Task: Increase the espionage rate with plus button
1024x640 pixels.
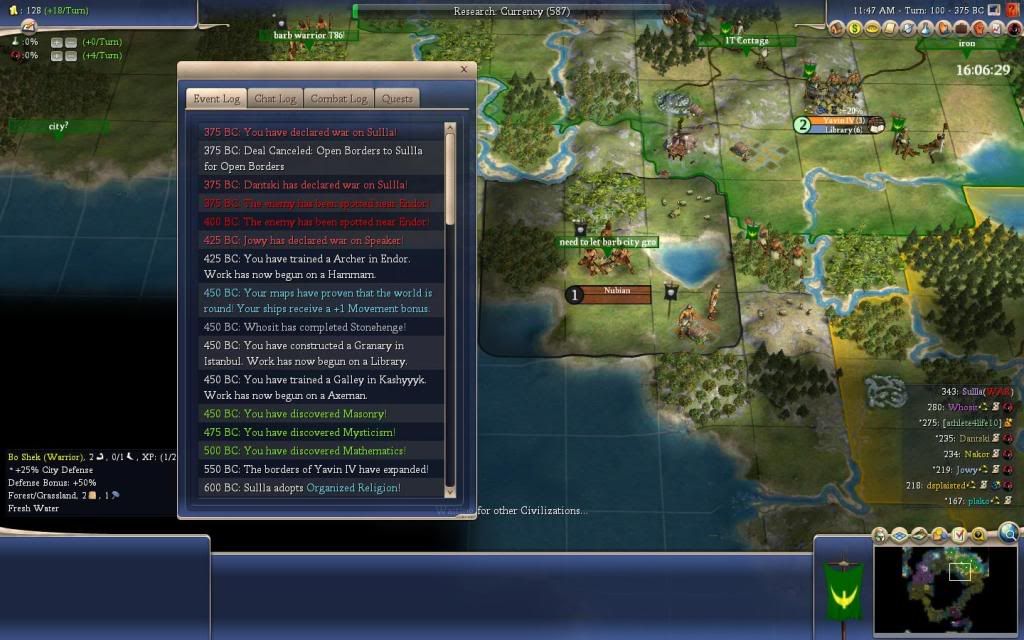Action: click(x=57, y=56)
